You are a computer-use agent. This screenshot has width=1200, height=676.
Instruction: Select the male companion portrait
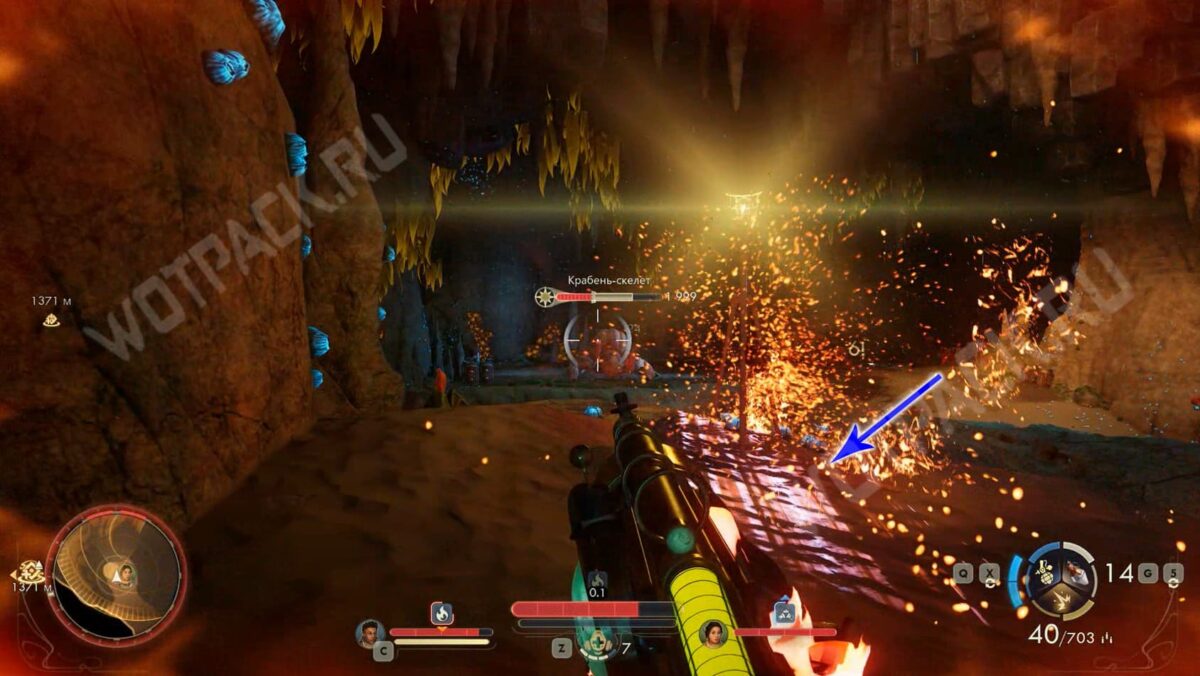tap(370, 632)
